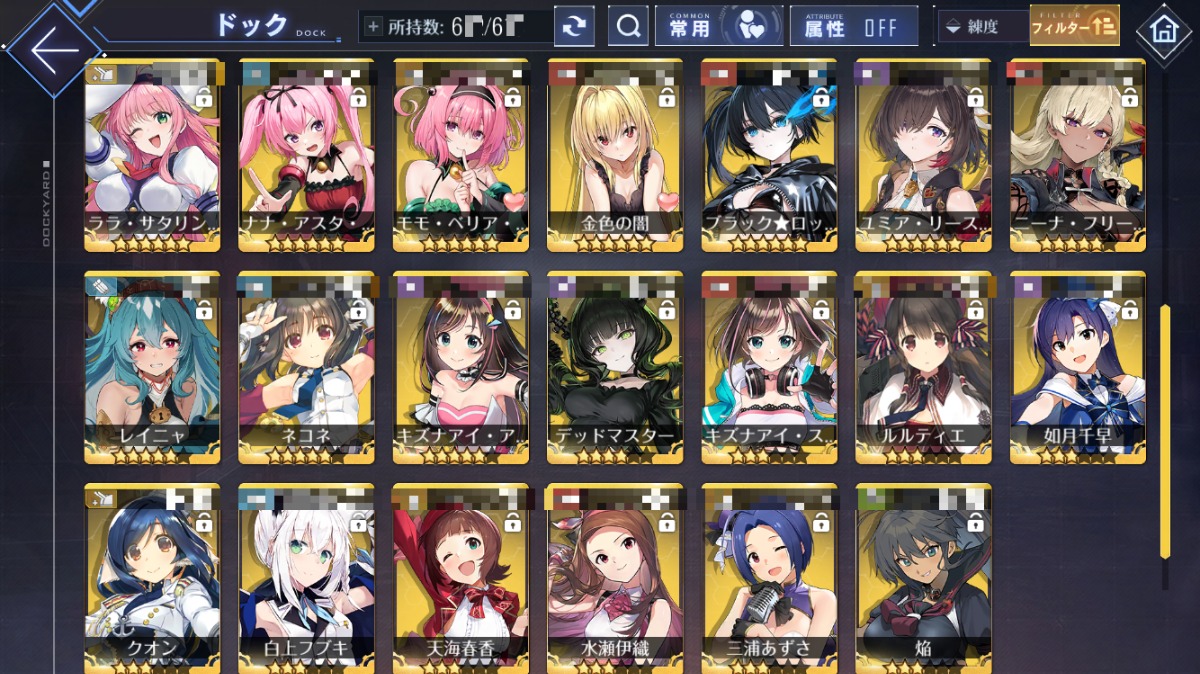Select the ネコネ character card
The height and width of the screenshot is (674, 1200).
point(307,367)
